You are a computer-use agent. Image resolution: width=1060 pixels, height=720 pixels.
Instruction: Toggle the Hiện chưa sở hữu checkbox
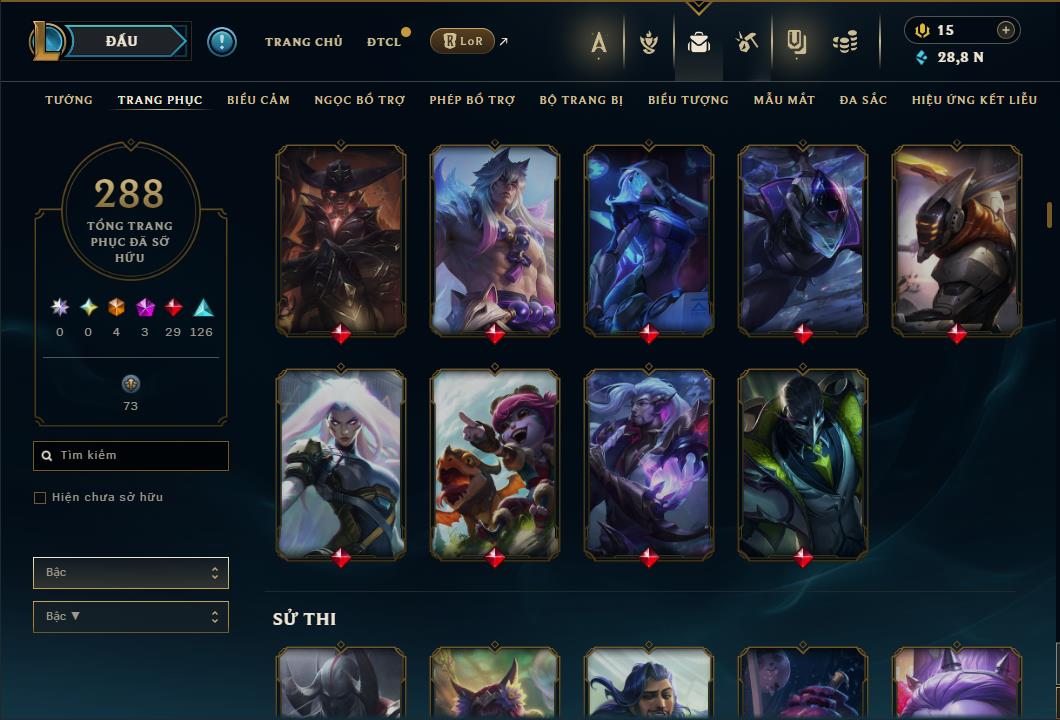coord(40,498)
